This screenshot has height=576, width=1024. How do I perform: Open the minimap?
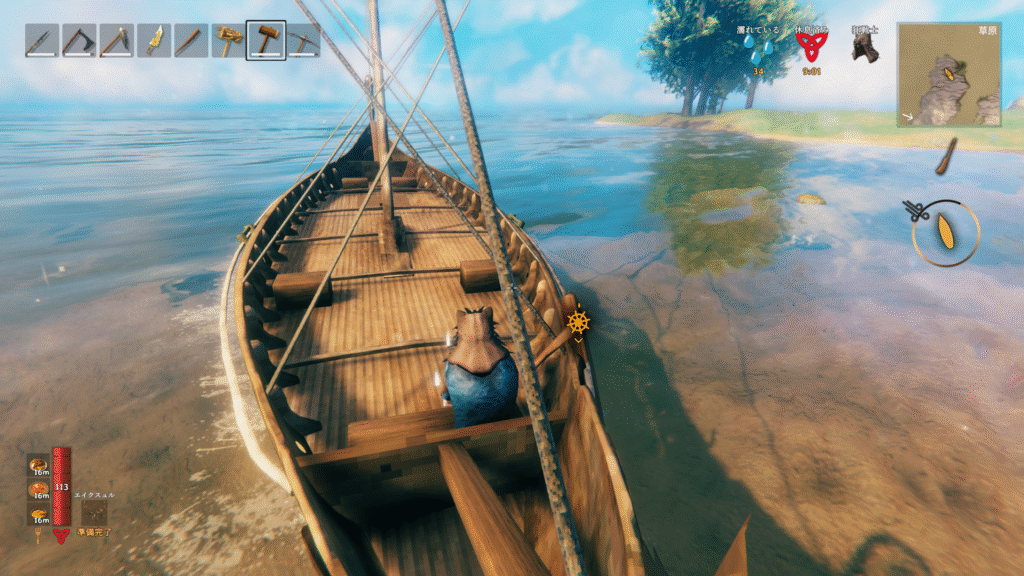(949, 74)
